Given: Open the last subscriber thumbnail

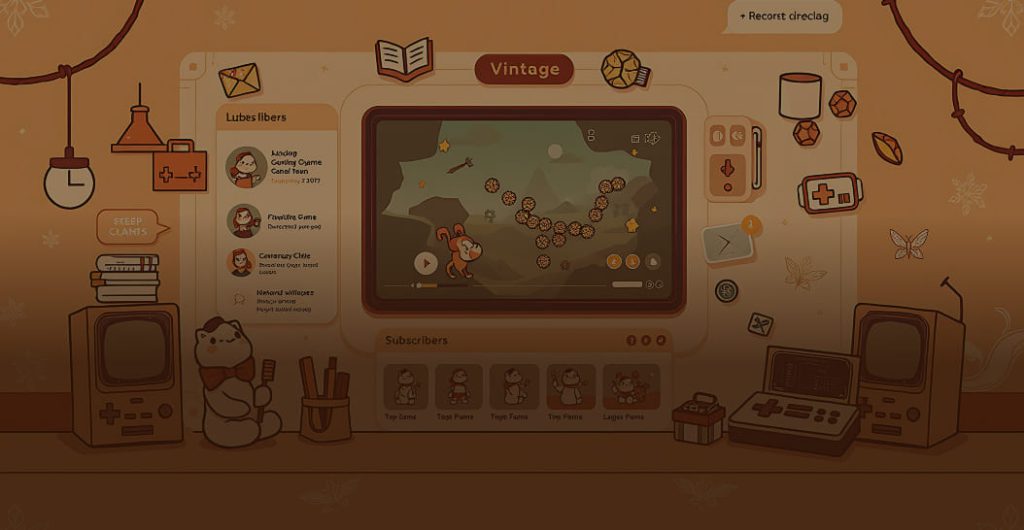Looking at the screenshot, I should click(x=631, y=388).
